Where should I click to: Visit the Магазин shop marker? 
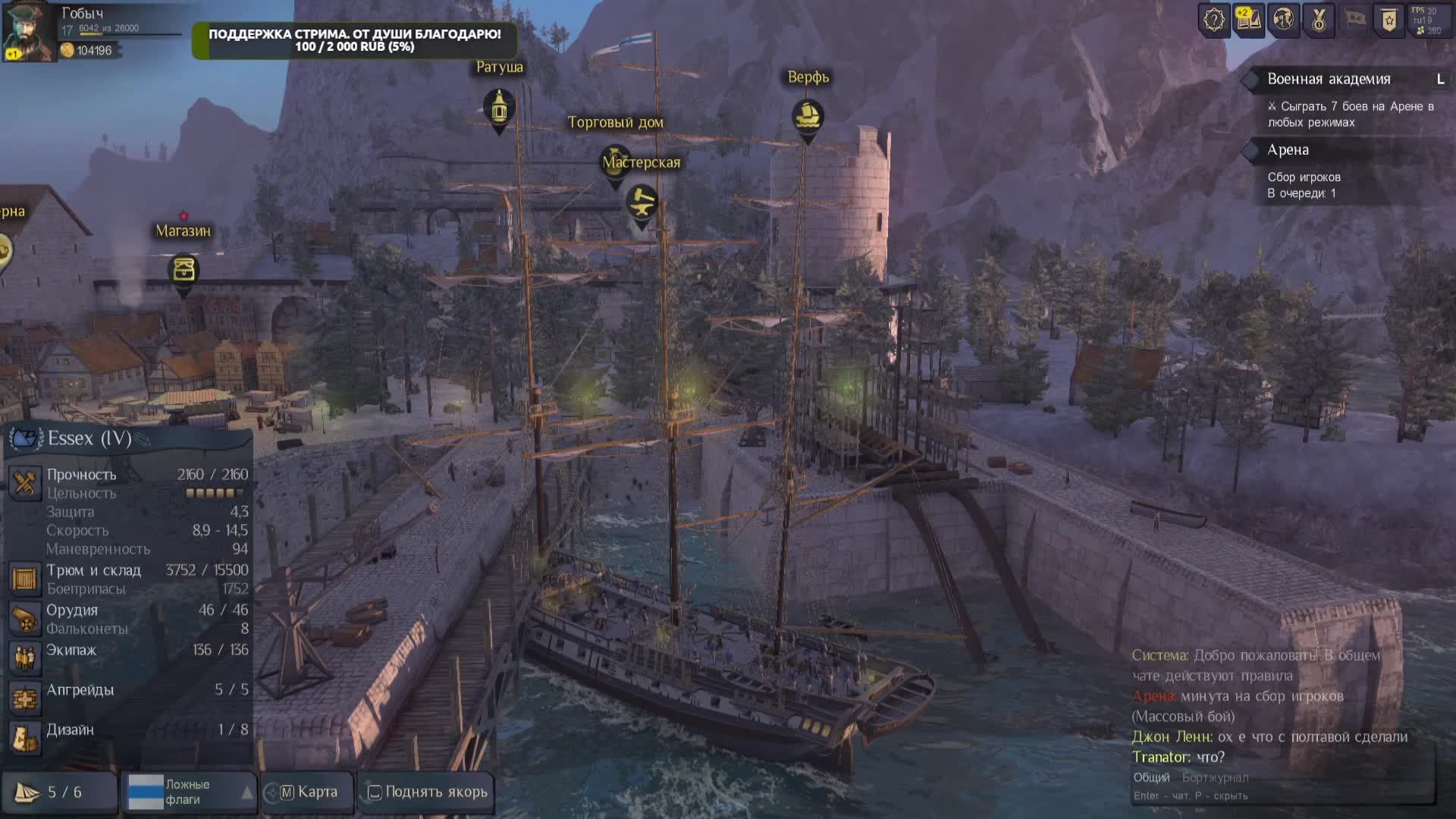click(x=184, y=270)
